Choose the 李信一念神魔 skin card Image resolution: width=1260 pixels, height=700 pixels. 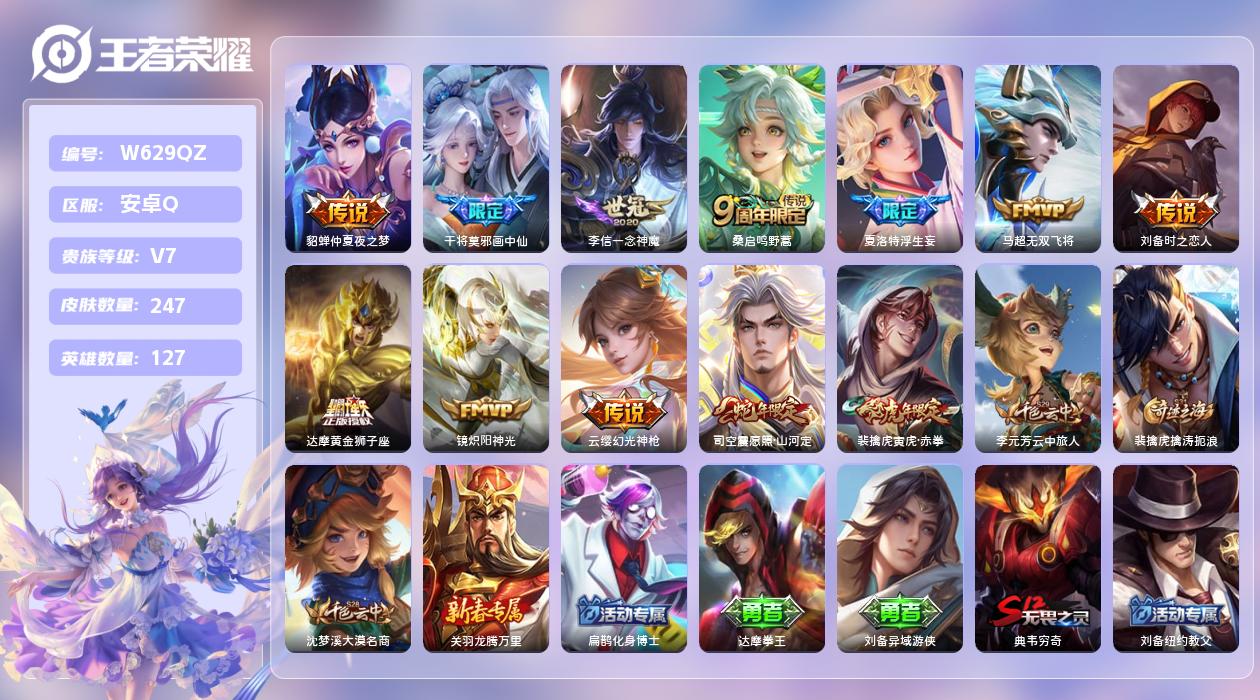pos(624,158)
